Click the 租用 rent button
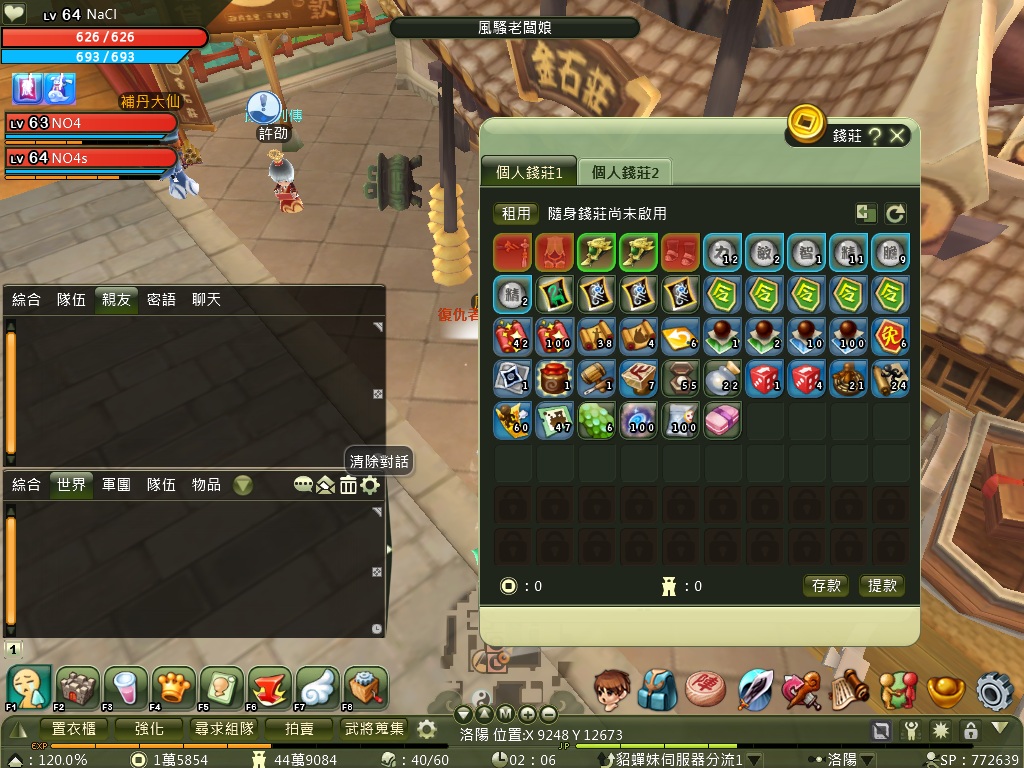The width and height of the screenshot is (1024, 768). (516, 213)
